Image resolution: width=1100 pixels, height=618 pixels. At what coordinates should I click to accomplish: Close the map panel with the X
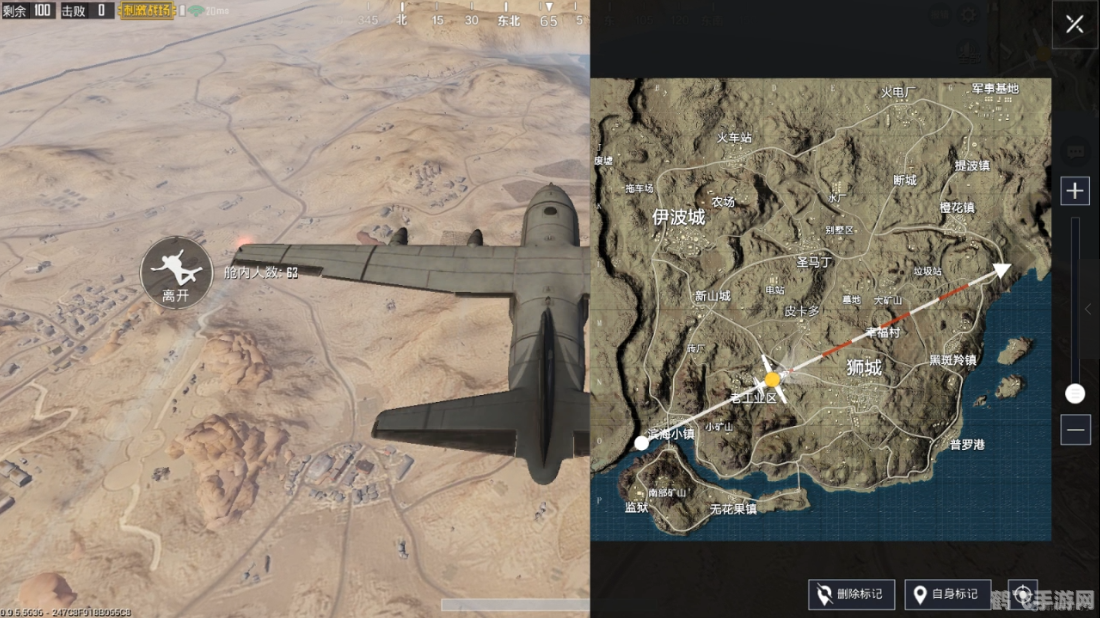tap(1074, 25)
